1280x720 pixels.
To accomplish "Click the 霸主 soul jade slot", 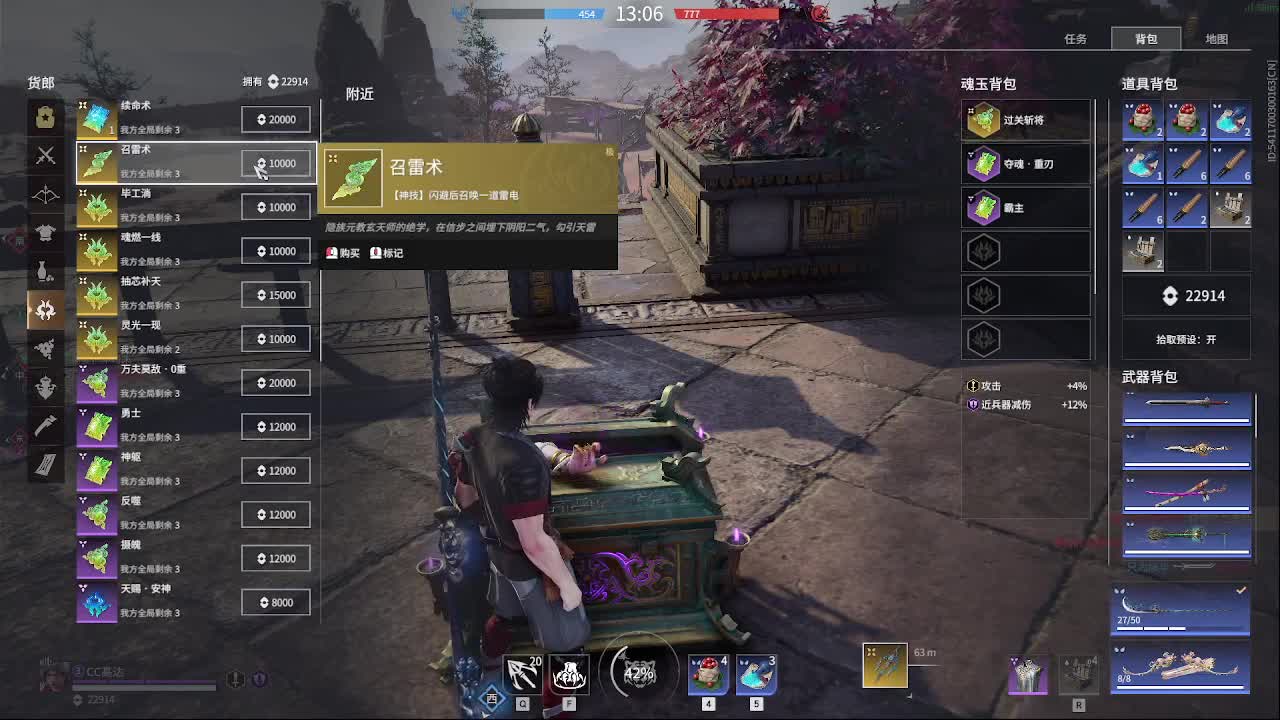I will pyautogui.click(x=984, y=207).
